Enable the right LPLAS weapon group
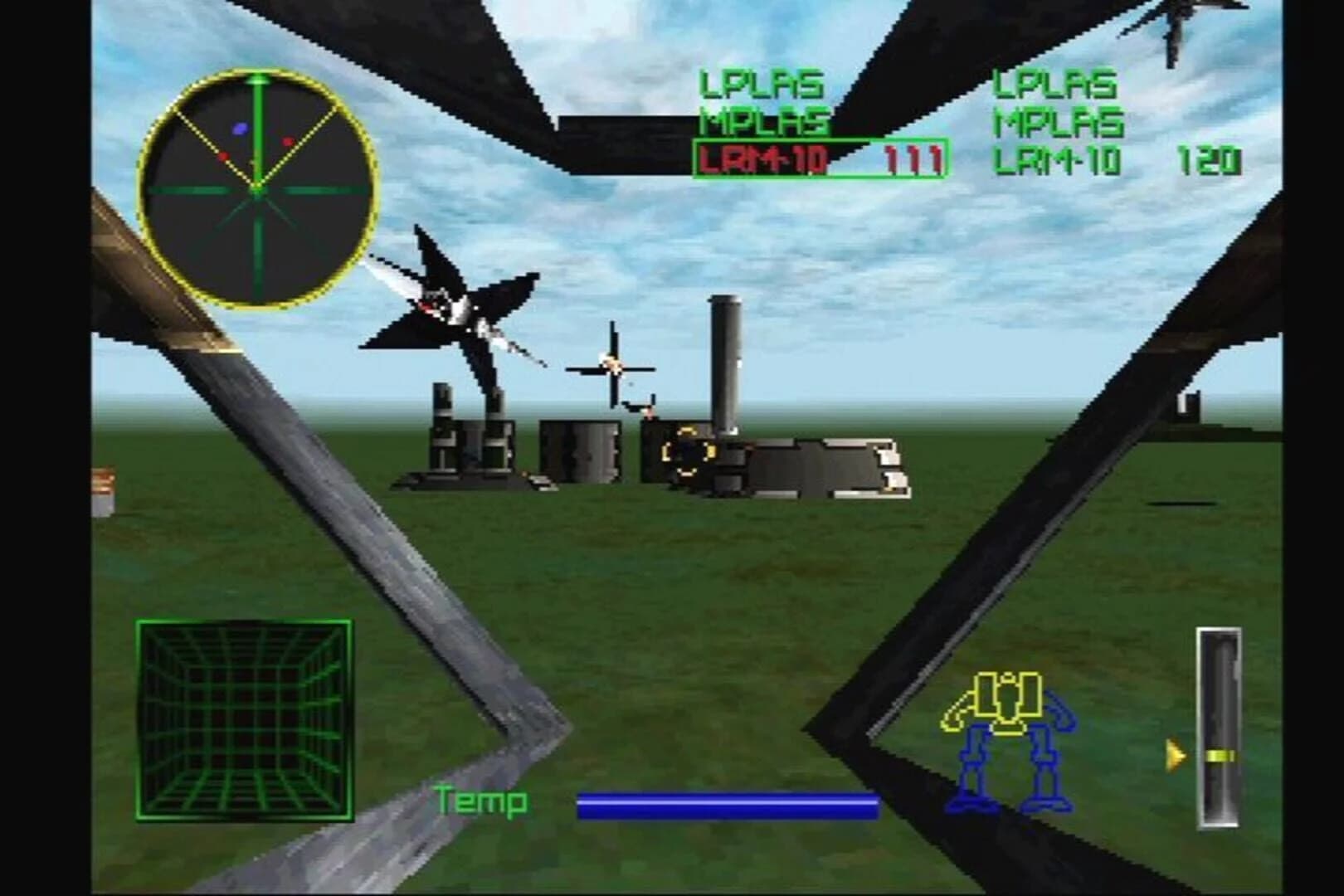 pyautogui.click(x=1058, y=83)
